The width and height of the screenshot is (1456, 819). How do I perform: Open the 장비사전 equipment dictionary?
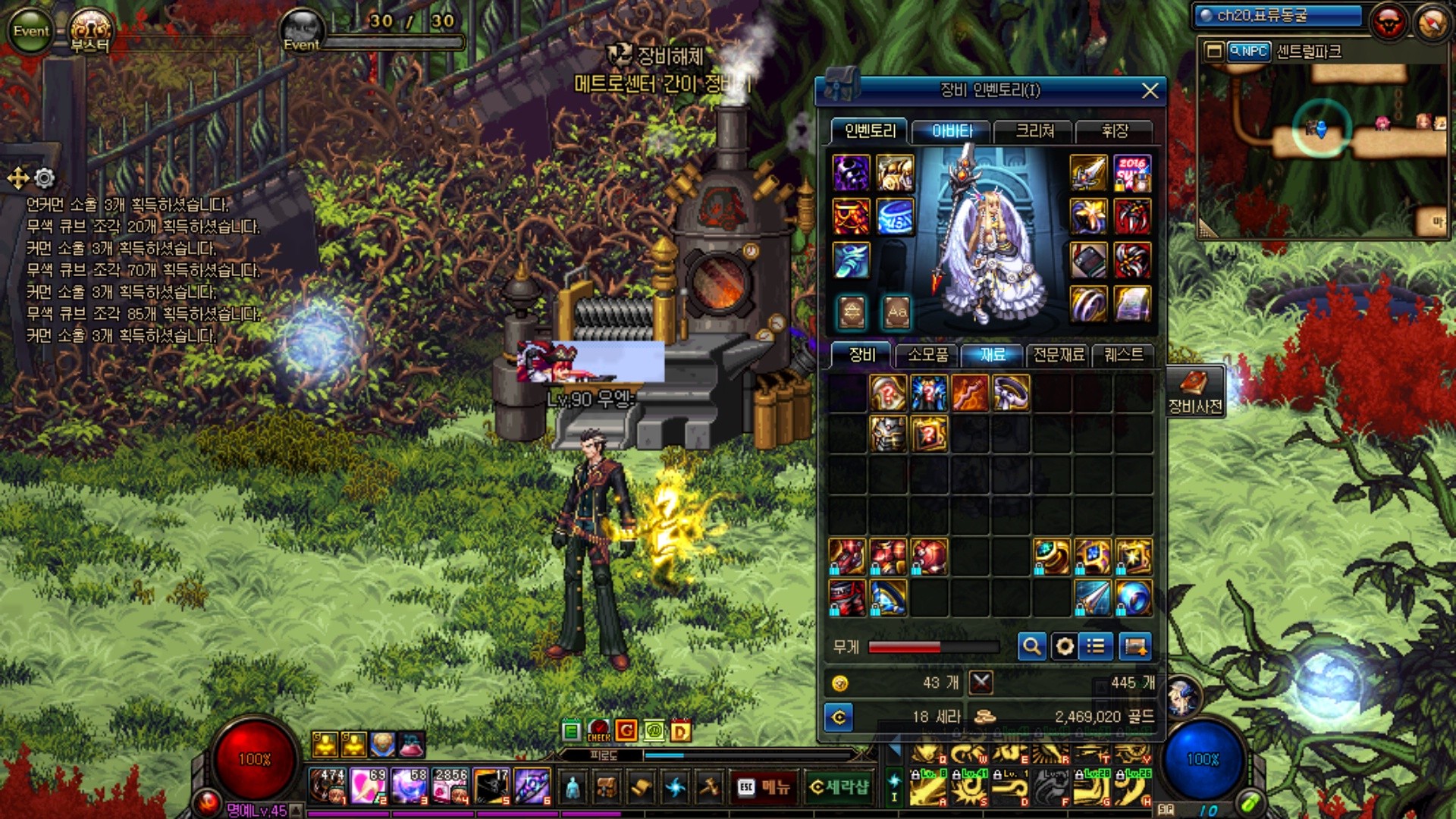pyautogui.click(x=1195, y=391)
